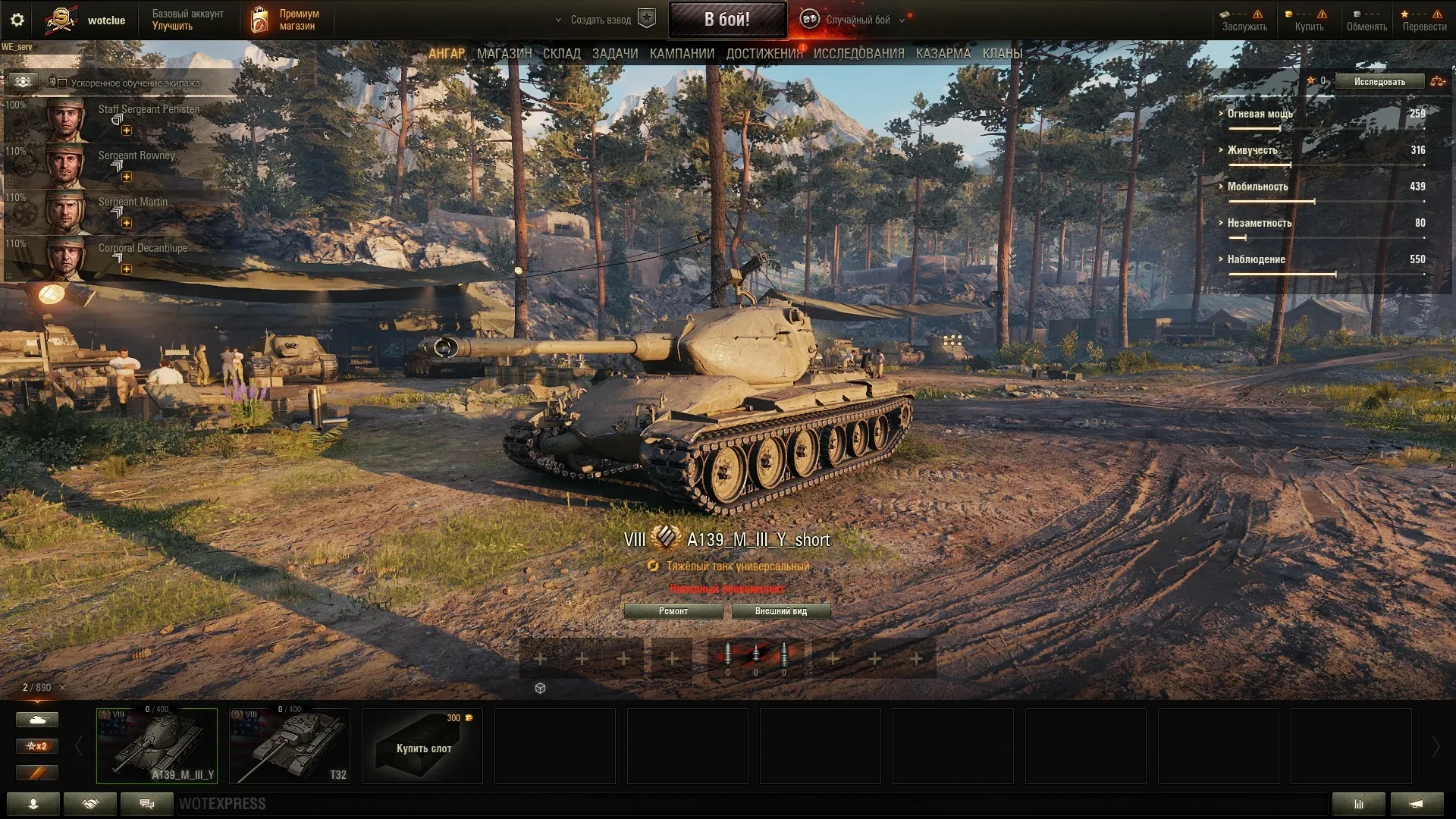Select the T32 tank in carousel

pyautogui.click(x=289, y=746)
